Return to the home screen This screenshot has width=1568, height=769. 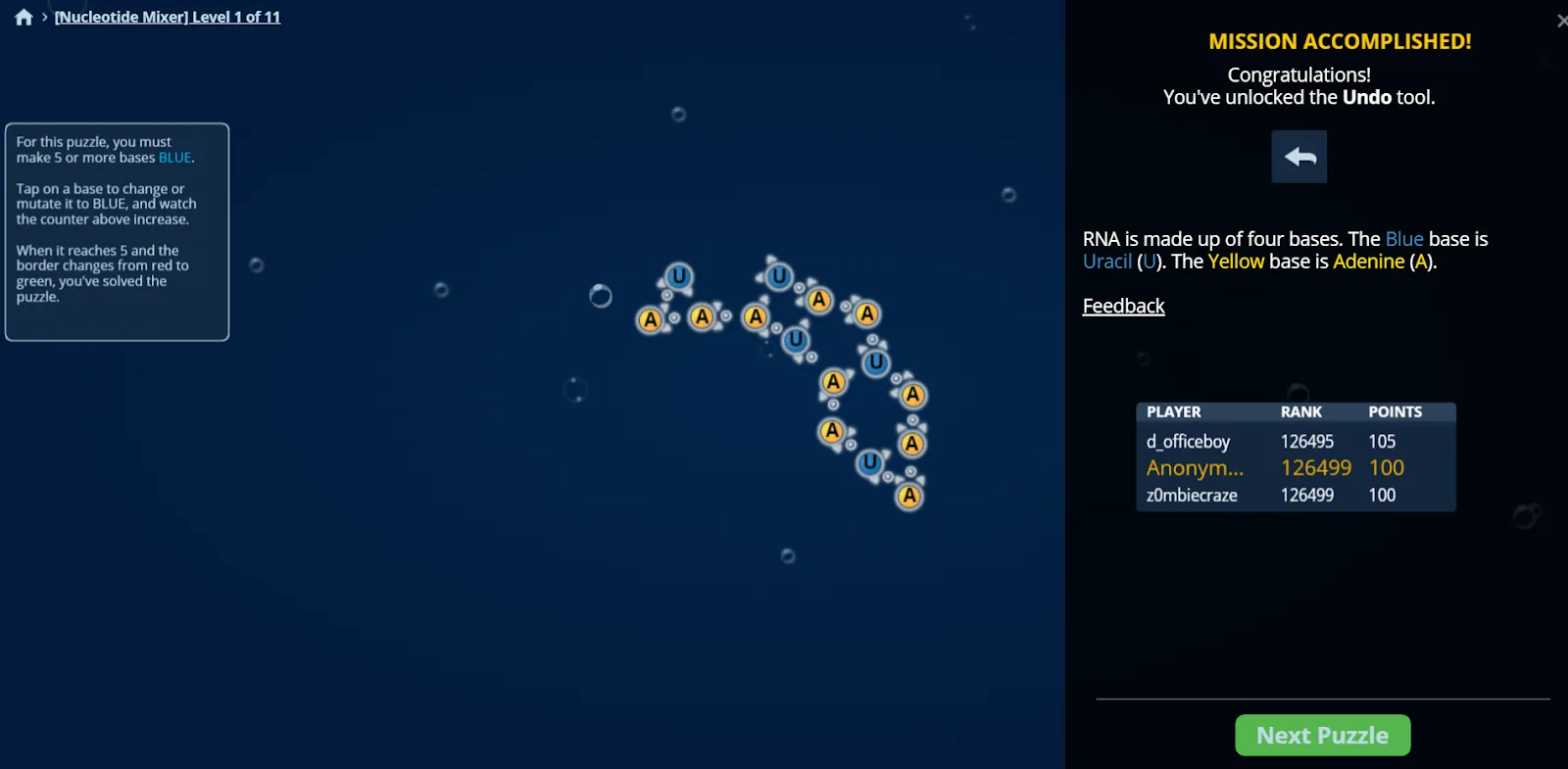point(24,17)
